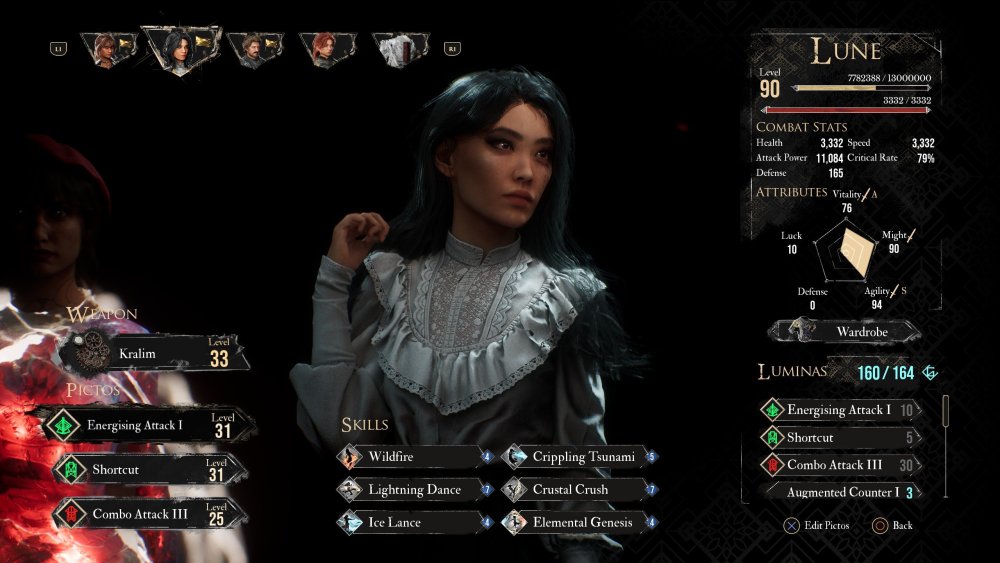Image resolution: width=1000 pixels, height=563 pixels.
Task: Select Lune's black-haired portrait tab
Action: click(x=180, y=46)
